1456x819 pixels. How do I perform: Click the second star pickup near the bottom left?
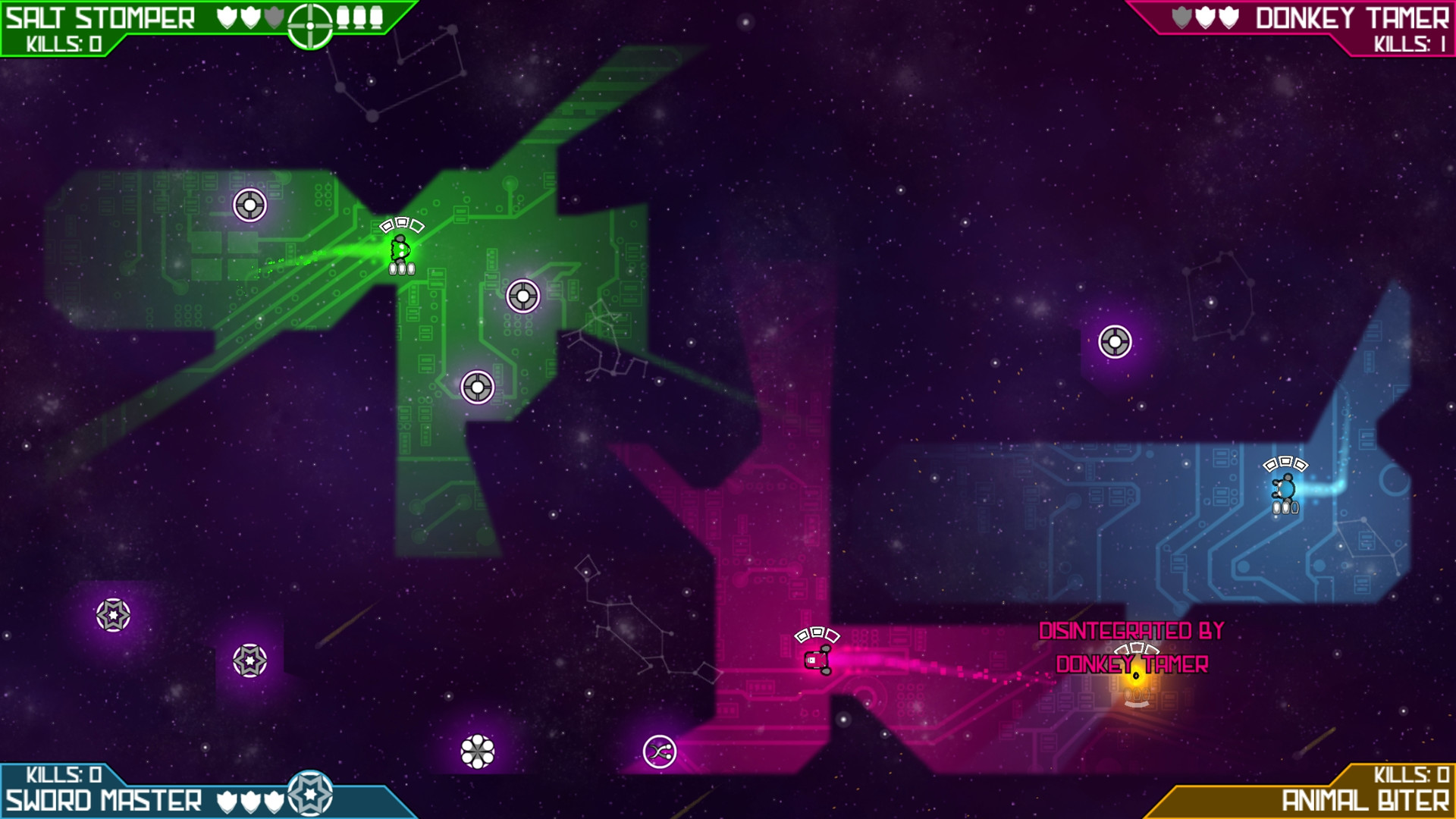coord(250,659)
